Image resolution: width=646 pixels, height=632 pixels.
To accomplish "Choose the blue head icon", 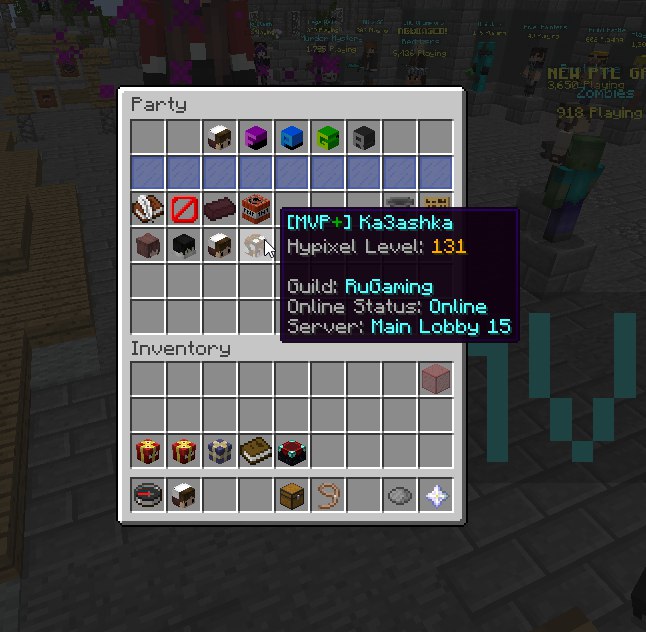I will click(292, 138).
